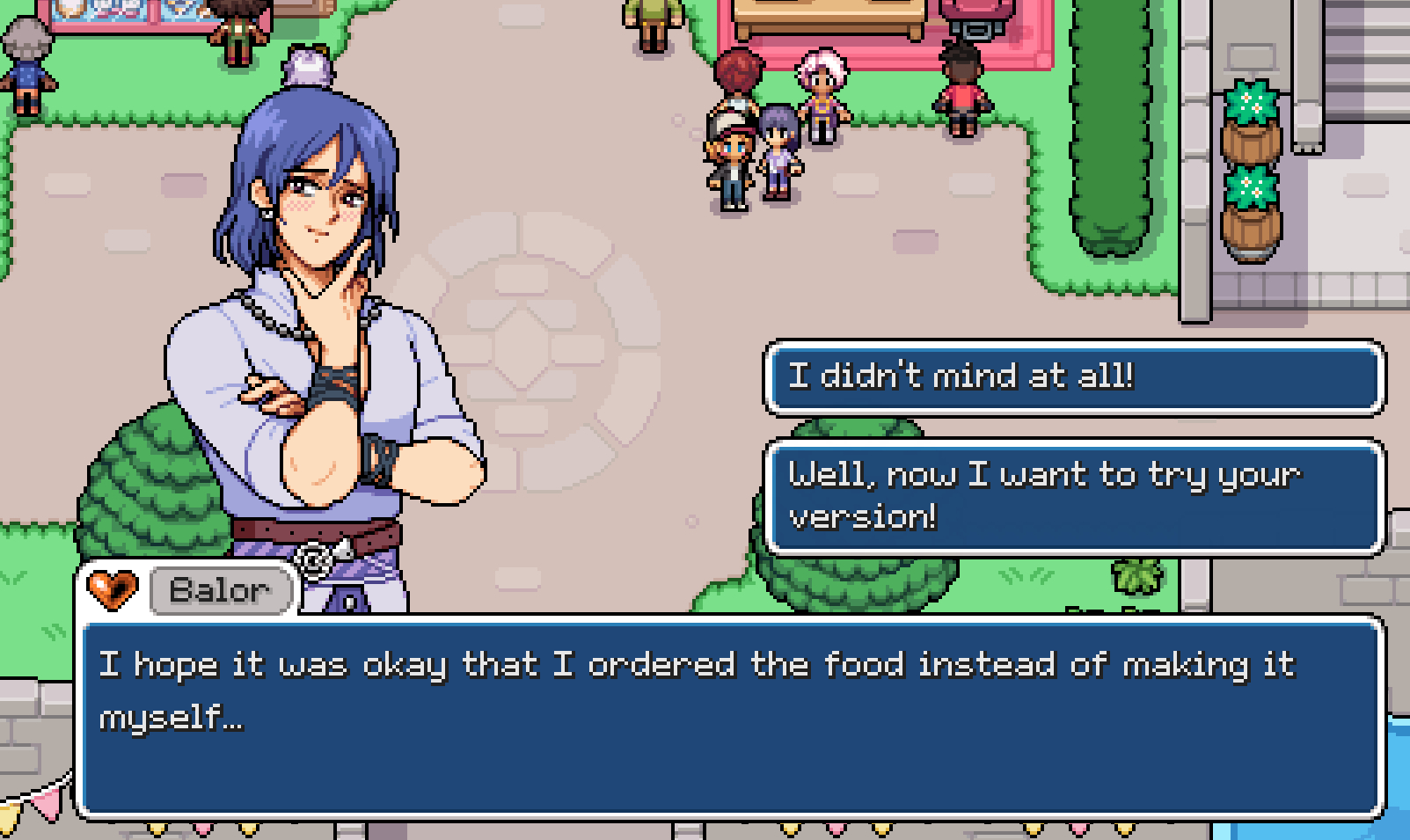The height and width of the screenshot is (840, 1410).
Task: Click the orange heart icon beside Balor
Action: (x=113, y=588)
